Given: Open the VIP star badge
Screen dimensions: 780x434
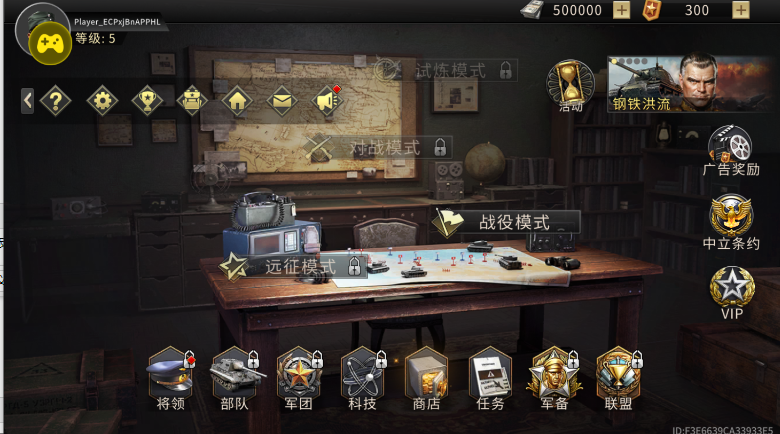Looking at the screenshot, I should (x=731, y=291).
